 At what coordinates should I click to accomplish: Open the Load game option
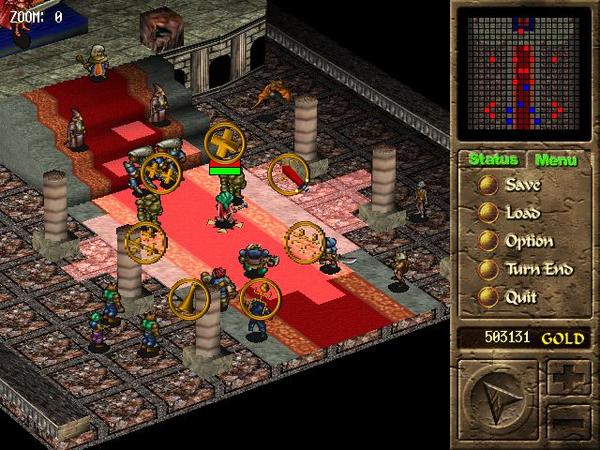(x=510, y=213)
